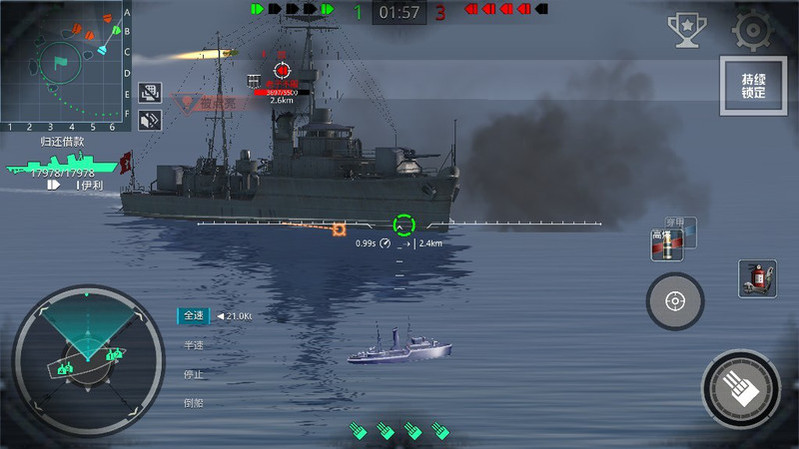Activate the crosshair aim button
The width and height of the screenshot is (799, 449).
point(675,300)
